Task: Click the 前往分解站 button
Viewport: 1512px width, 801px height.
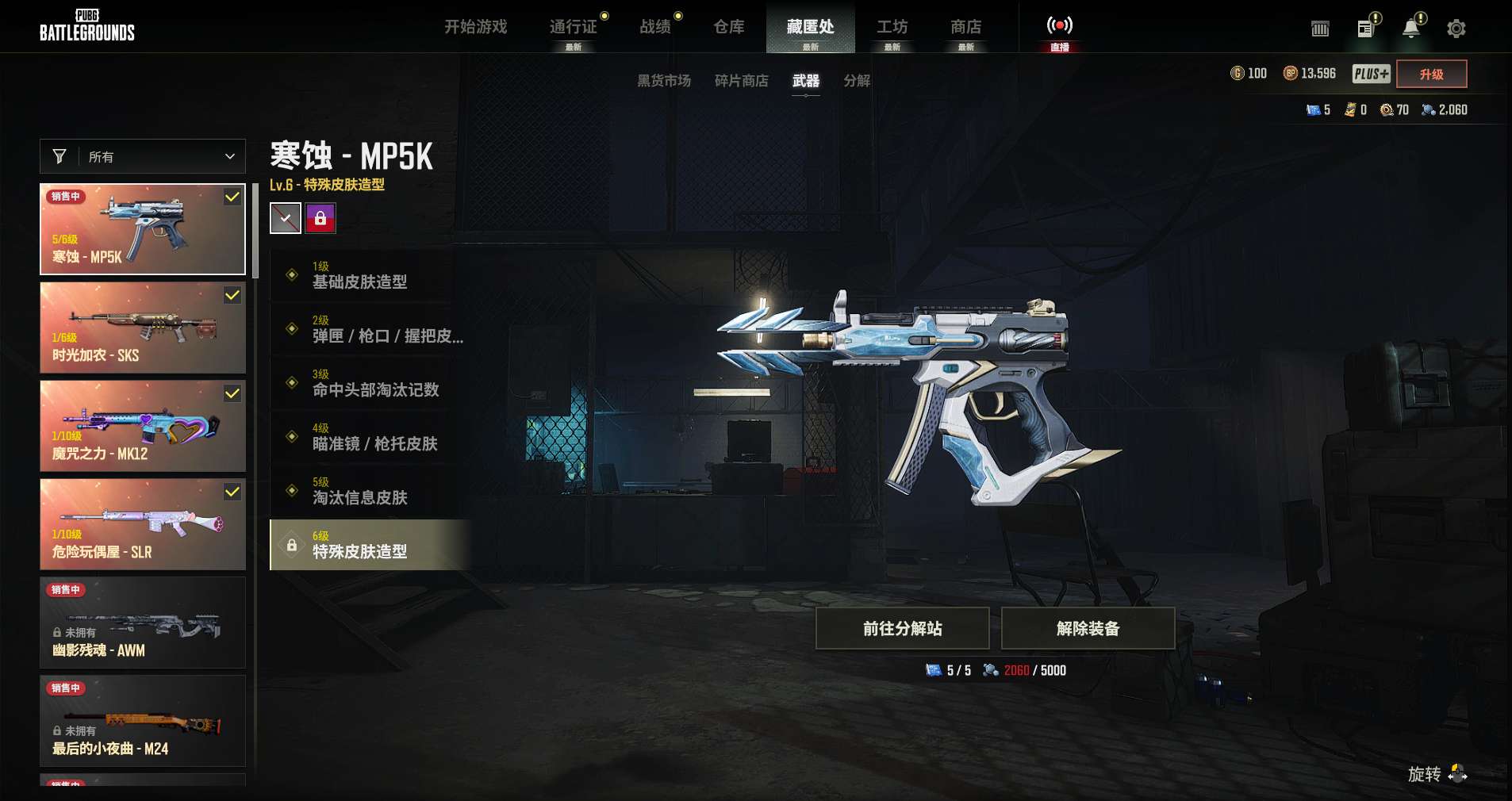Action: (902, 628)
